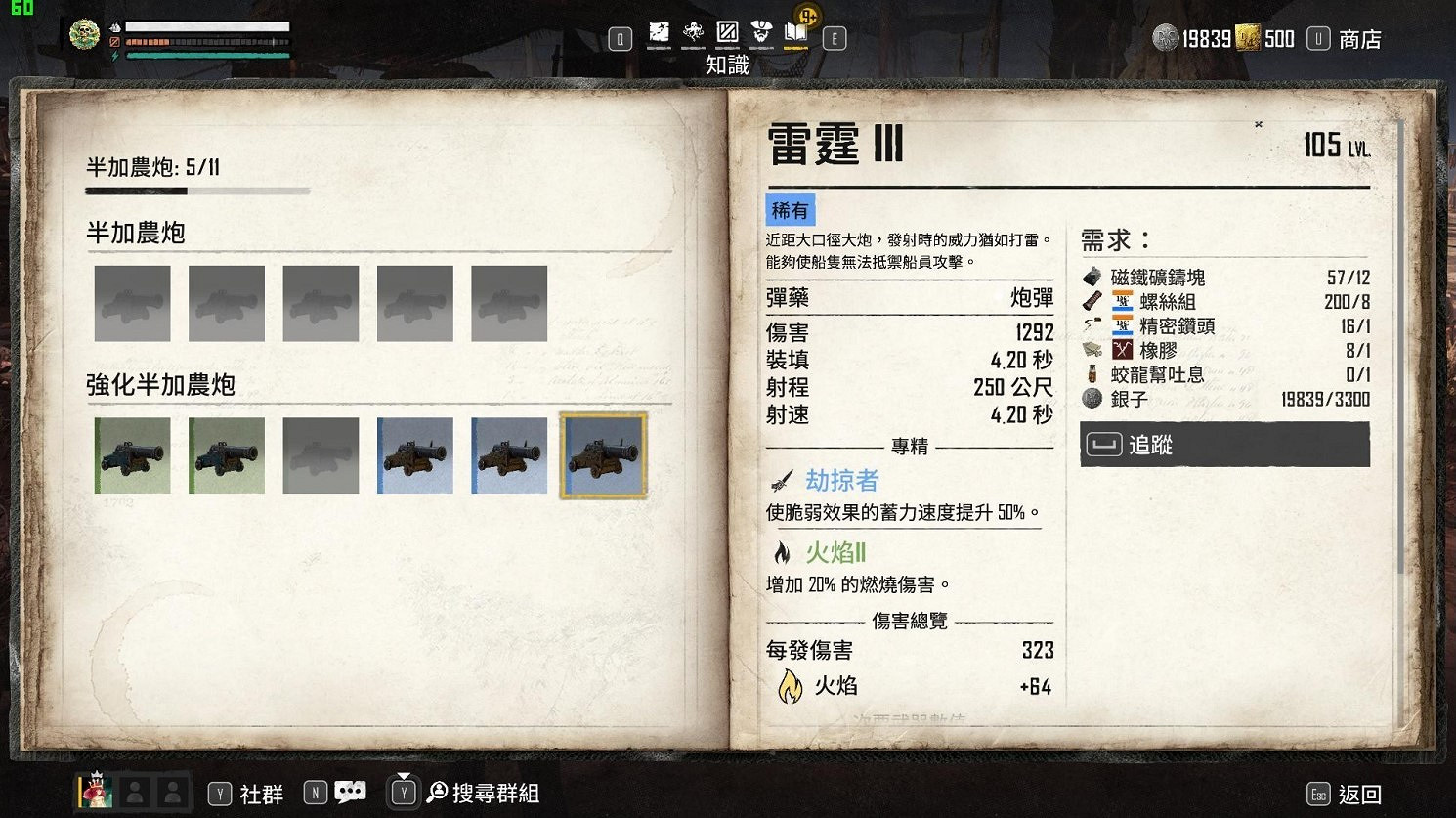Toggle tracking via the 追蹤 button
Image resolution: width=1456 pixels, height=818 pixels.
click(x=1222, y=444)
